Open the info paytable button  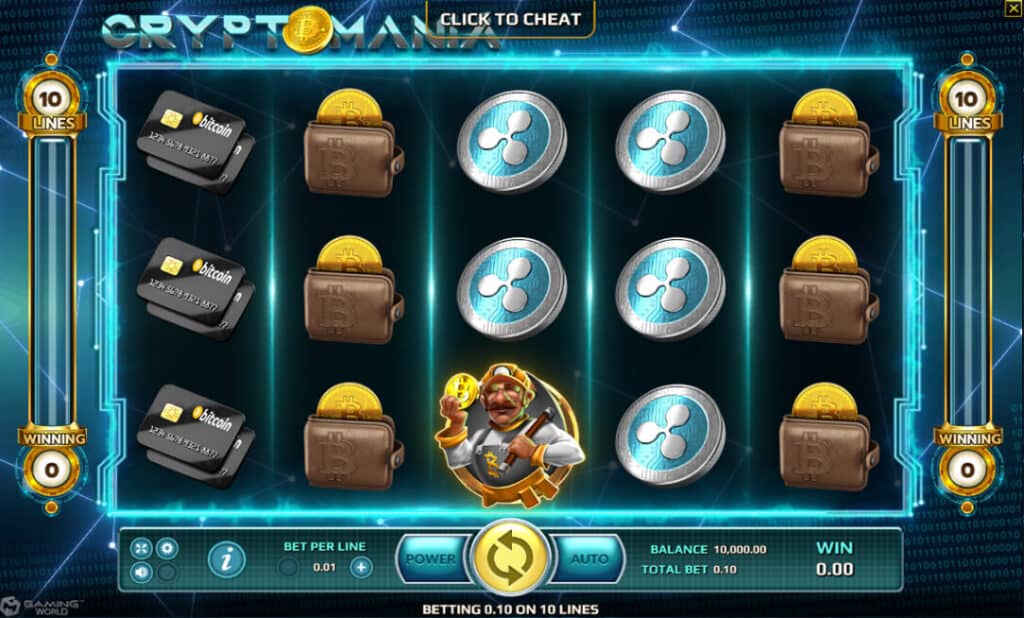227,560
